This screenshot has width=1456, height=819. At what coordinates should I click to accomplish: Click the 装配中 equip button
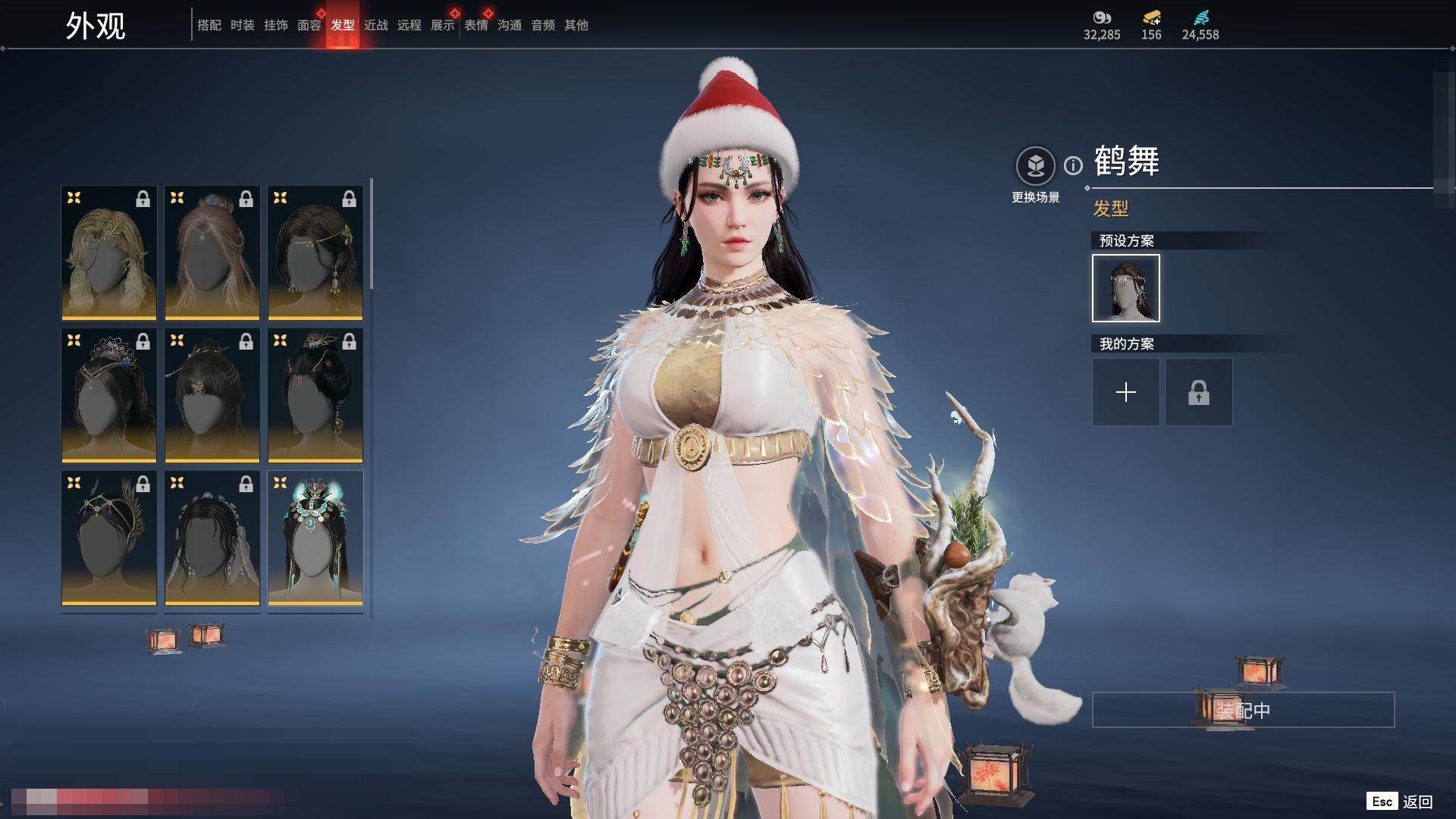pos(1243,711)
